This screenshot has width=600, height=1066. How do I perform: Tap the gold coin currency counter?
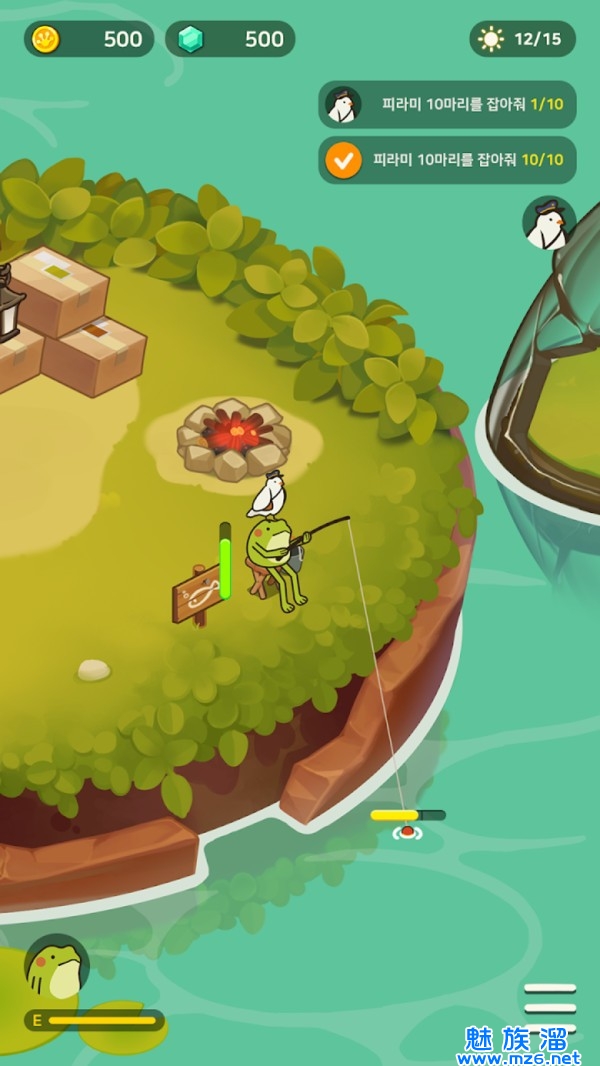point(89,39)
